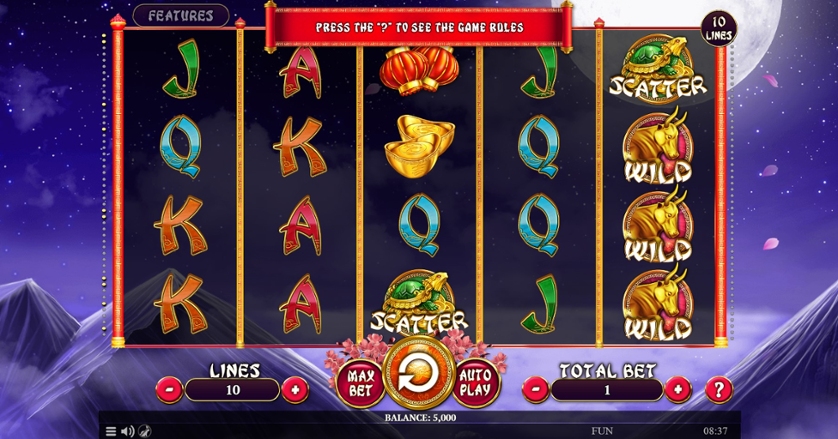
Task: Open the game rules question mark
Action: click(718, 389)
